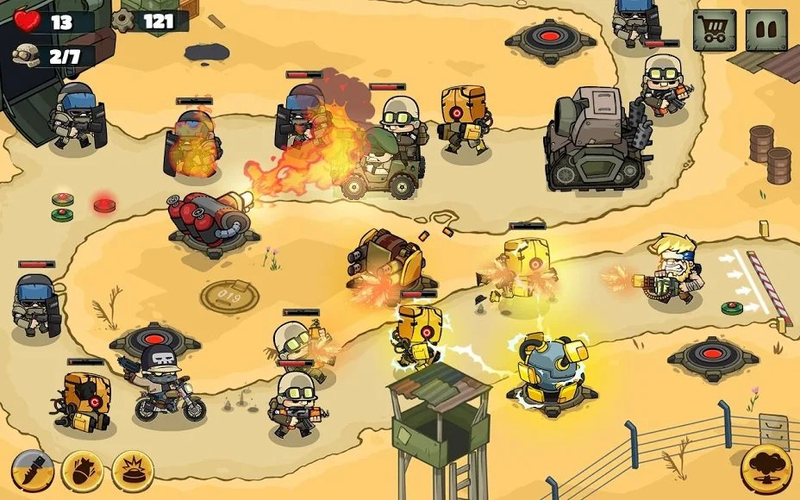Open the shopping cart store
The image size is (800, 500).
point(714,30)
